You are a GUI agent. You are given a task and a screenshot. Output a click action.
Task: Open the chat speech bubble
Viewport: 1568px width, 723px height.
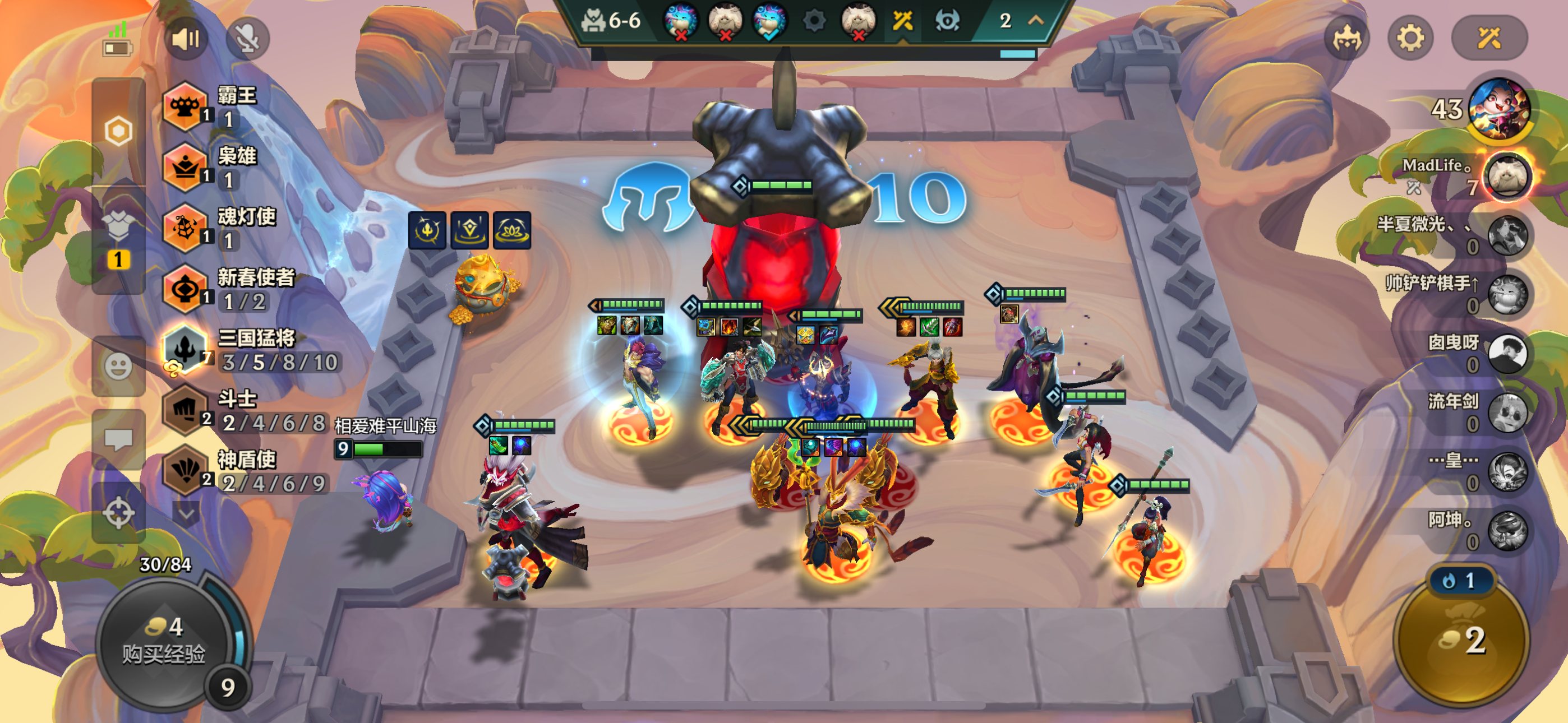click(x=118, y=439)
